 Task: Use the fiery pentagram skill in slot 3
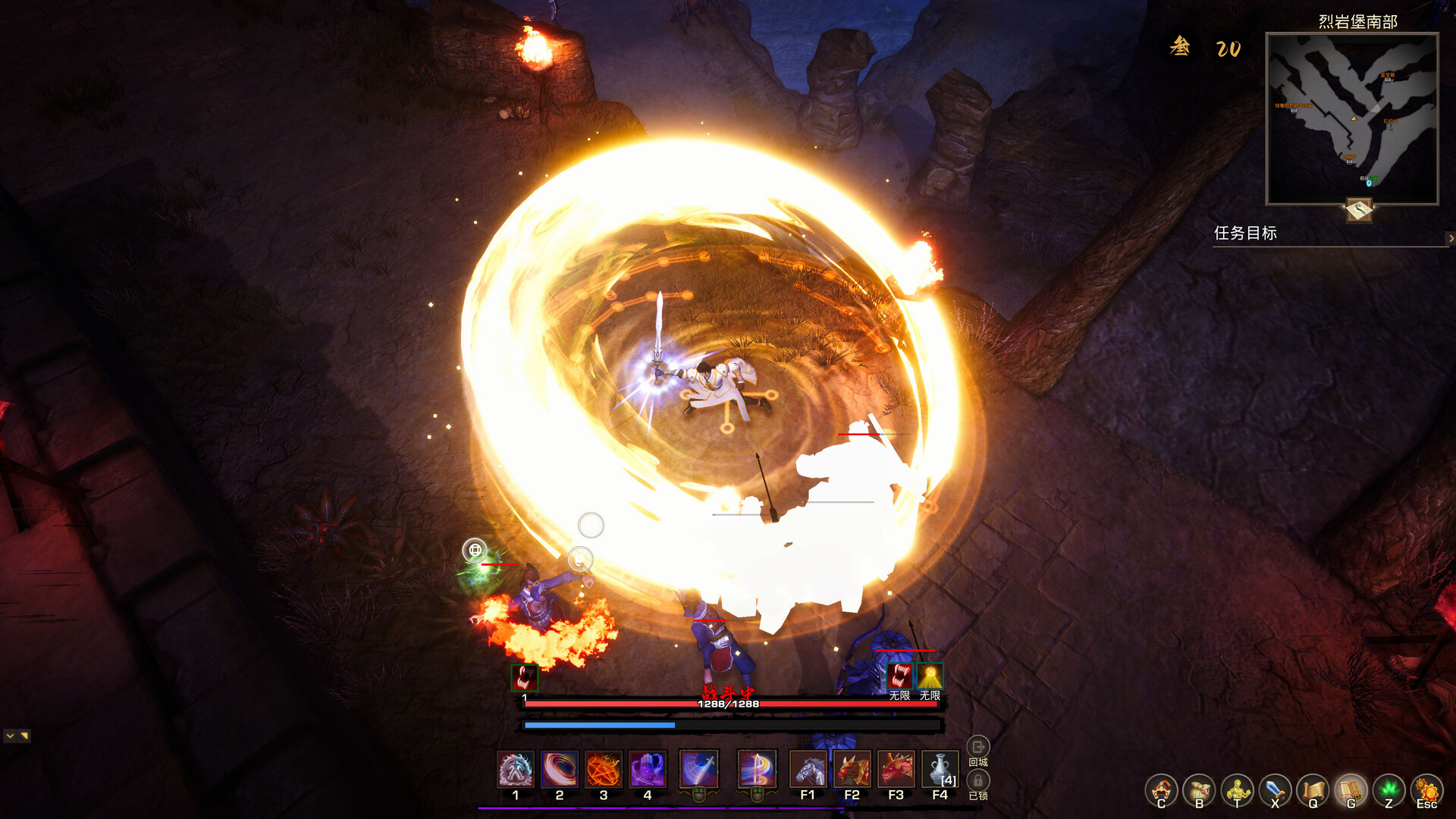click(x=604, y=770)
